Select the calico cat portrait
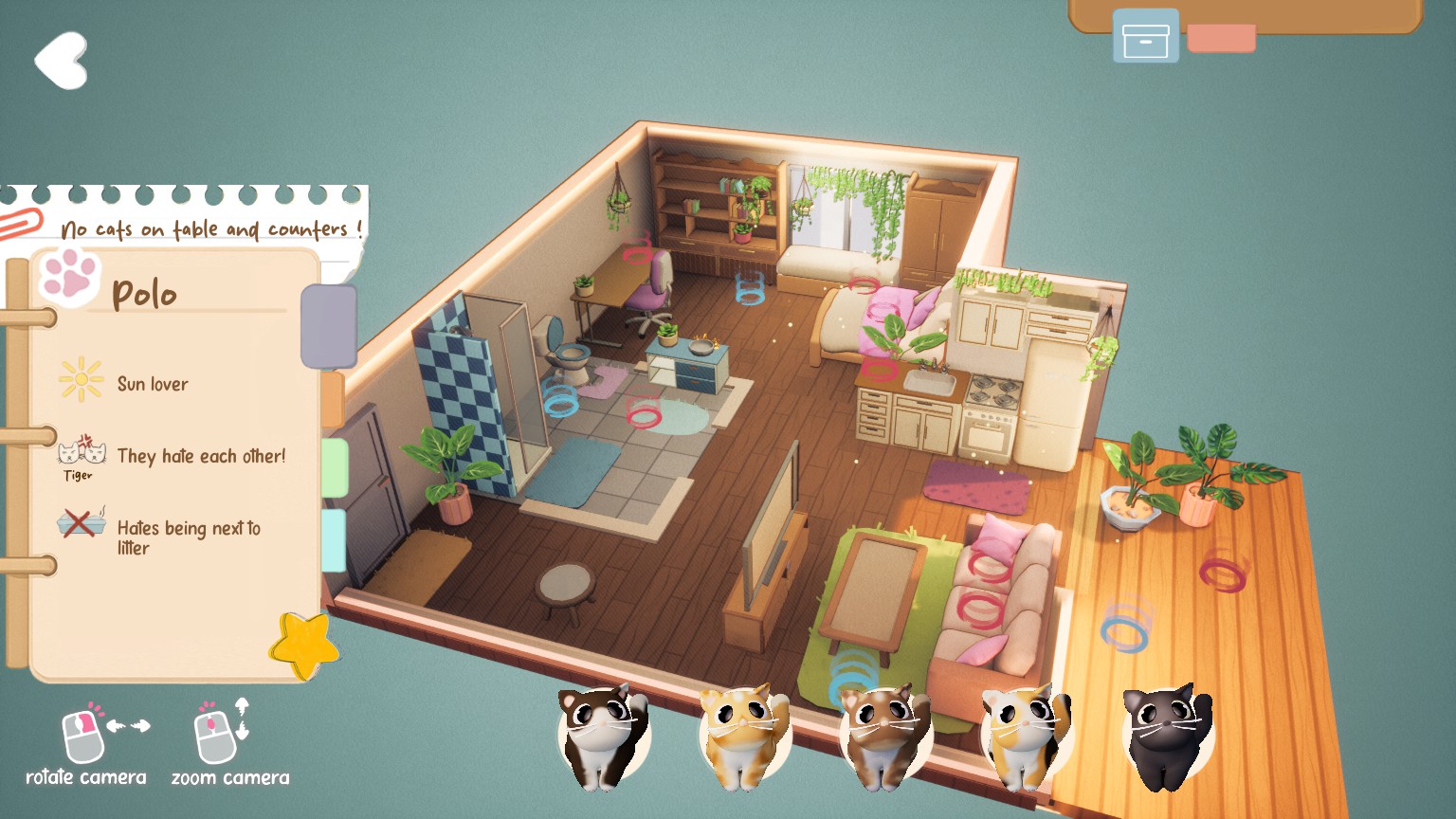The height and width of the screenshot is (819, 1456). tap(1025, 737)
